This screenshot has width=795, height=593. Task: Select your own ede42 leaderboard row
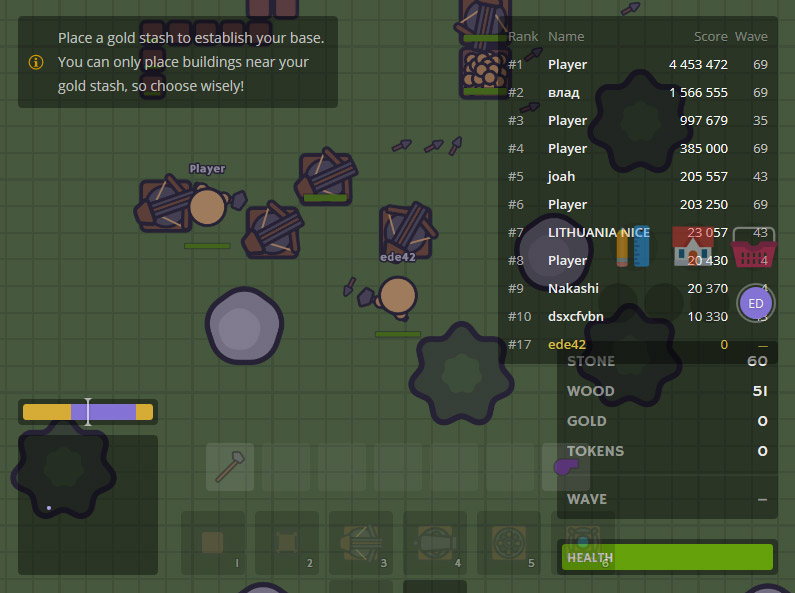[637, 345]
